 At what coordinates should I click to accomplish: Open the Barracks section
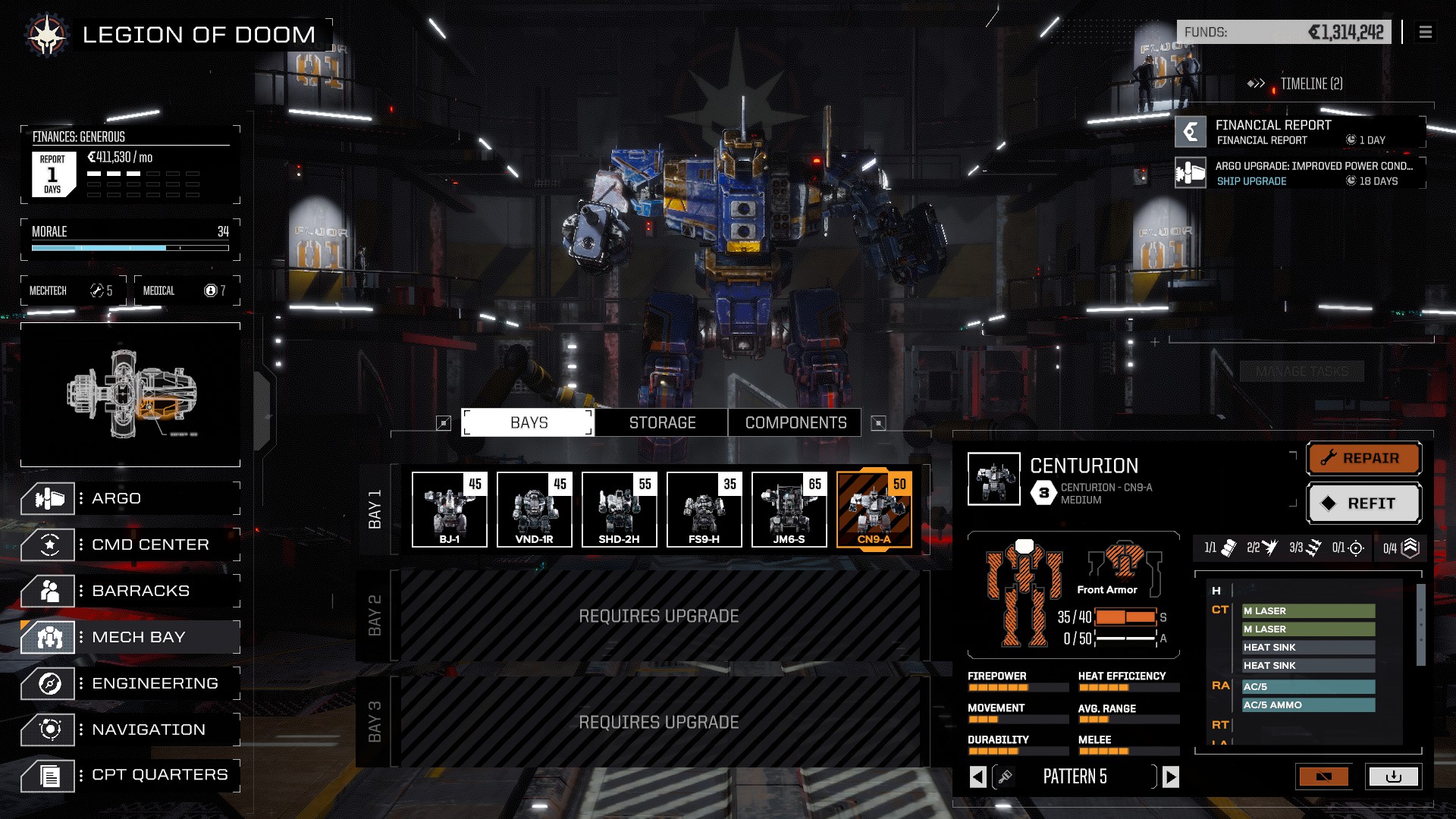129,591
